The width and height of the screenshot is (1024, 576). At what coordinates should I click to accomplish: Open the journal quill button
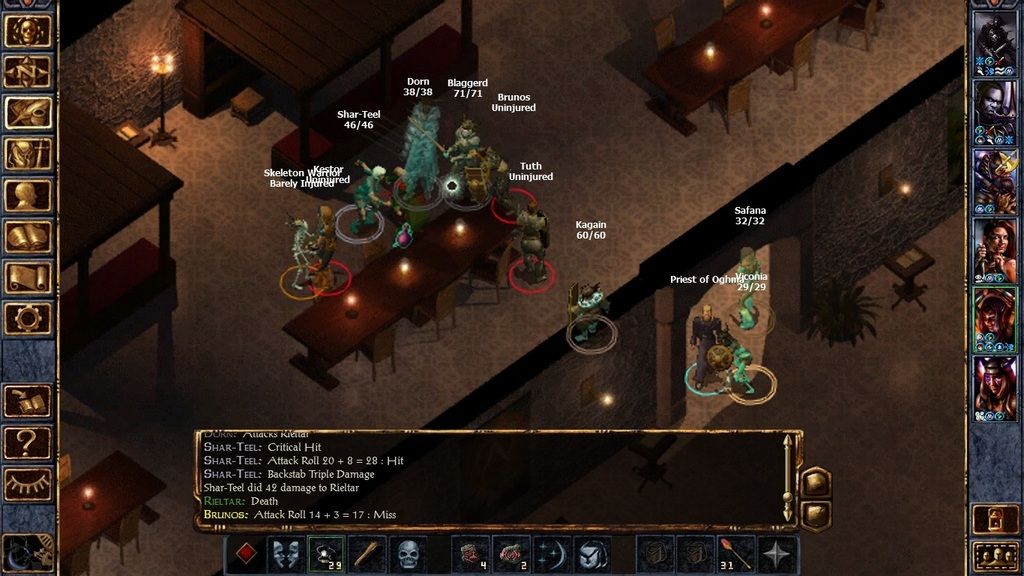click(x=28, y=113)
